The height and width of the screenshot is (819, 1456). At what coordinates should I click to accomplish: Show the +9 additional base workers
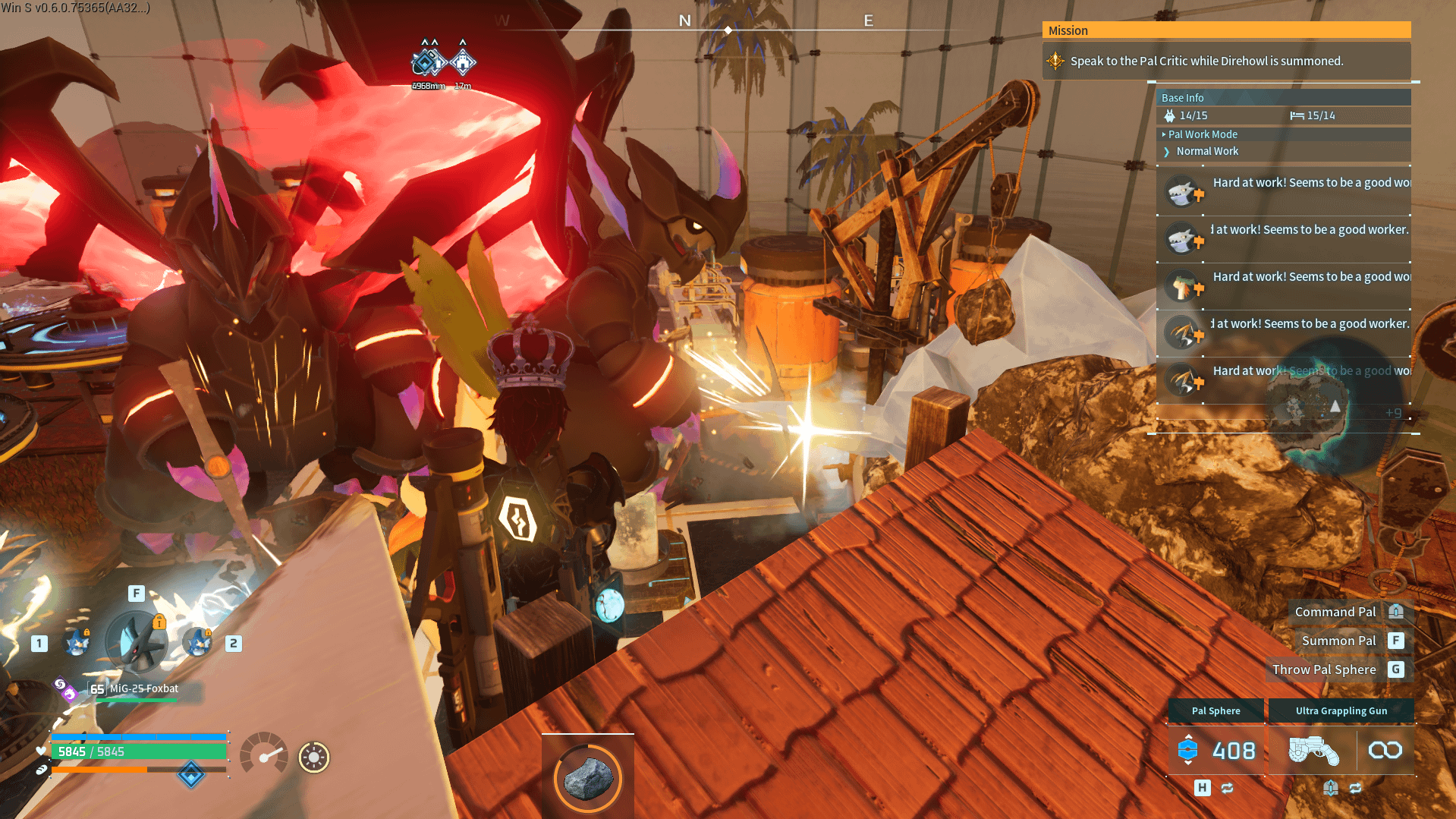tap(1393, 413)
